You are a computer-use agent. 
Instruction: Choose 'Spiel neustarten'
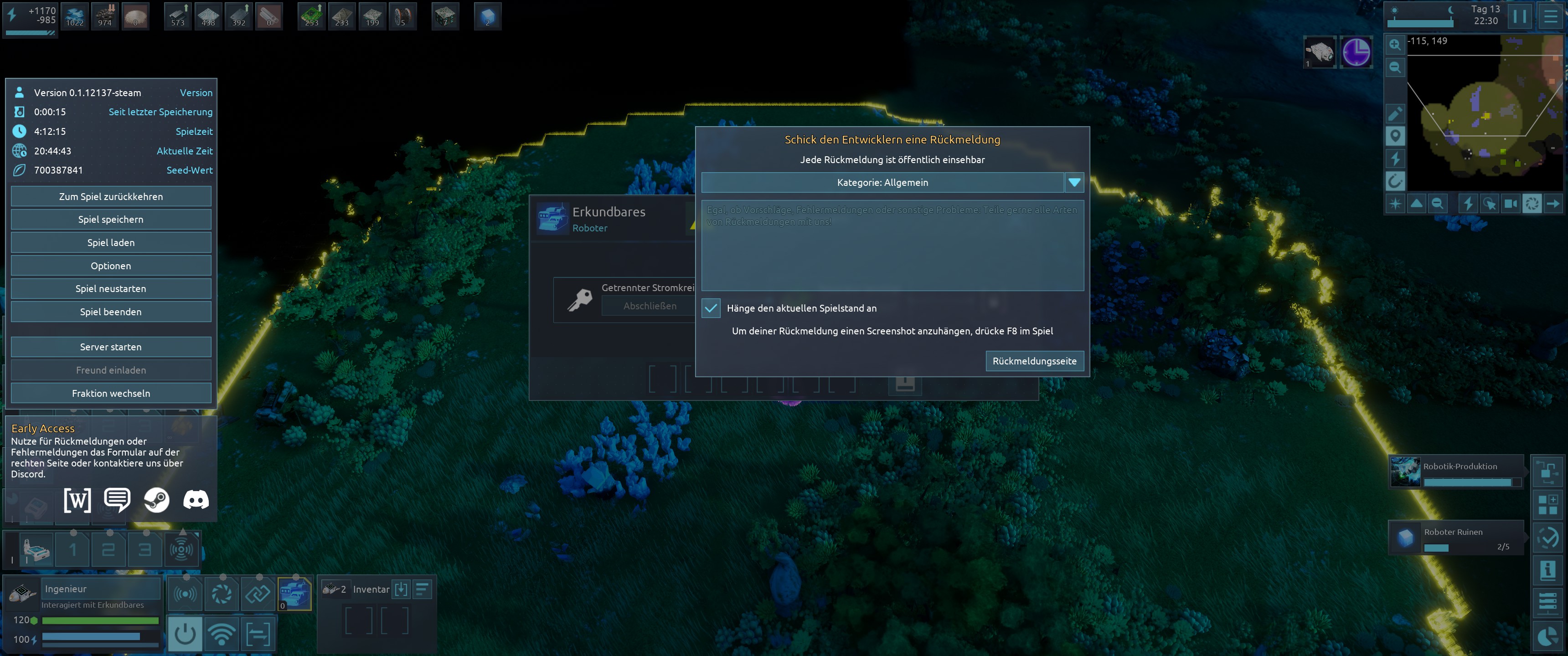[x=111, y=288]
